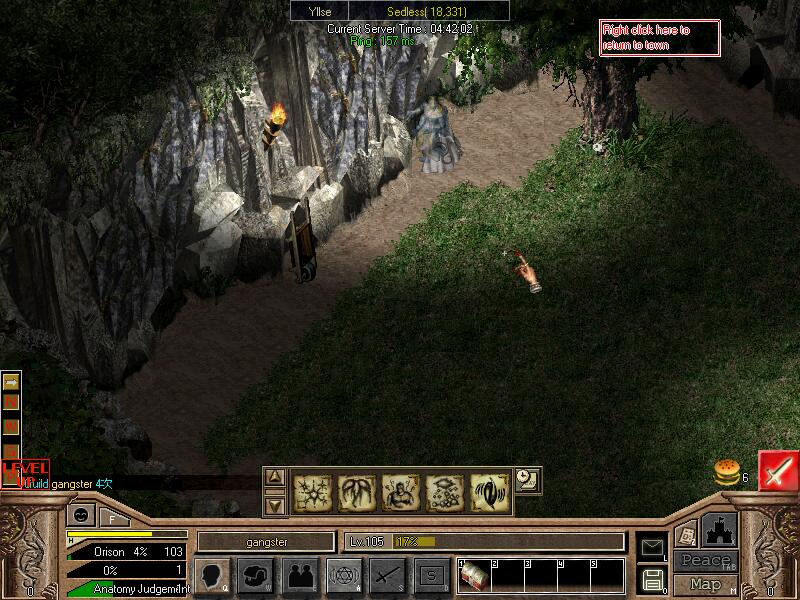Open the two-person party icon
Screen dimensions: 800x600
[x=300, y=575]
